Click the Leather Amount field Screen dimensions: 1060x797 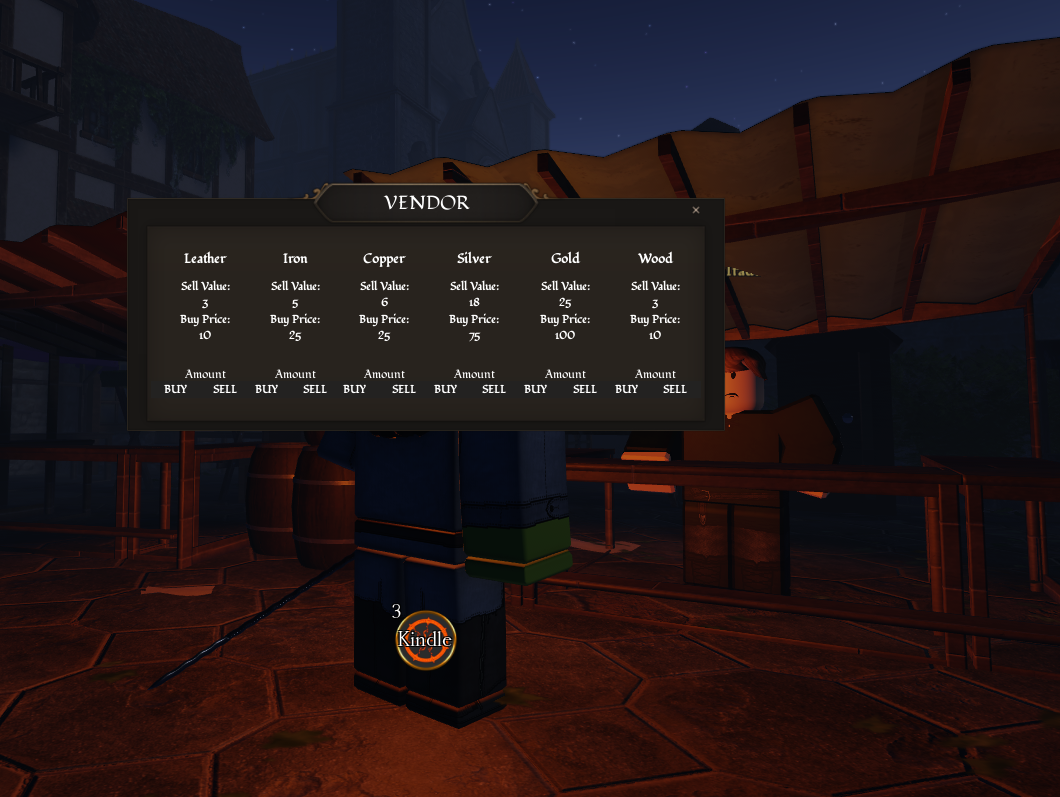(x=205, y=374)
